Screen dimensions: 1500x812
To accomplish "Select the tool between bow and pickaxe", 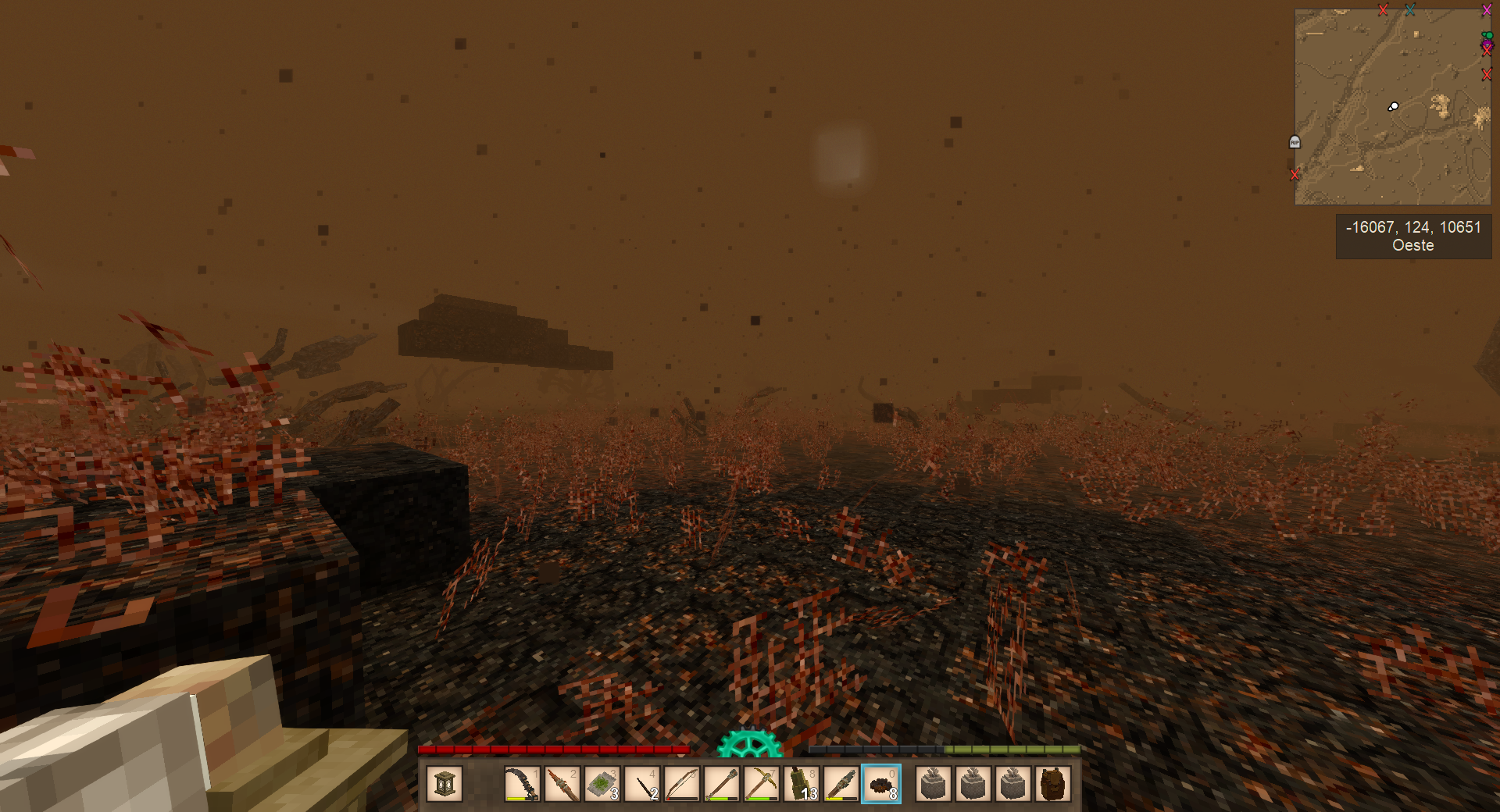I will pos(722,784).
